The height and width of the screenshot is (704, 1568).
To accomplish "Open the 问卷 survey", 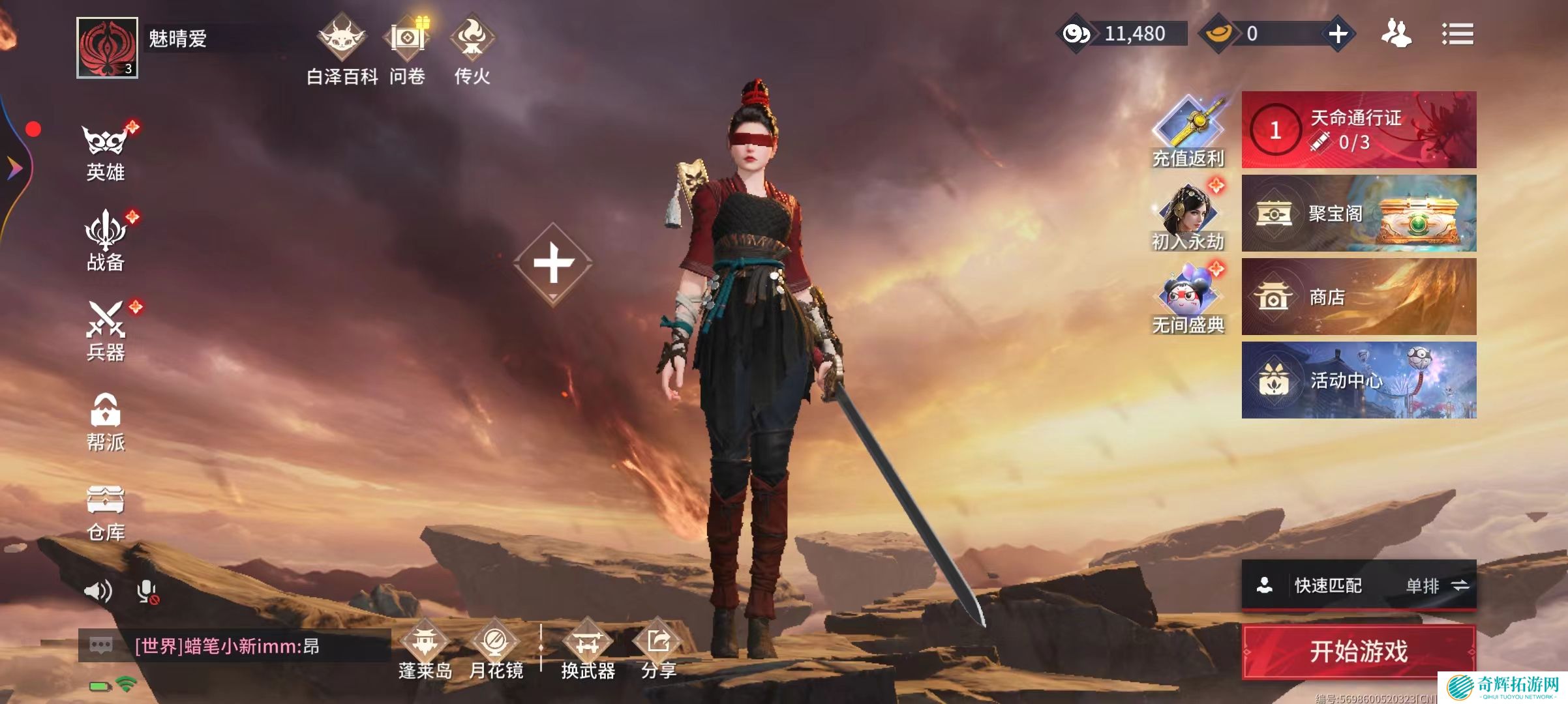I will pos(408,52).
